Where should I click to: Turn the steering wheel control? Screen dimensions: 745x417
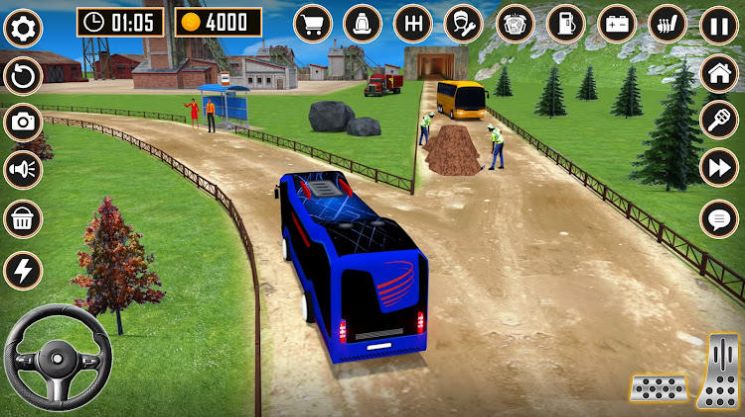click(58, 357)
